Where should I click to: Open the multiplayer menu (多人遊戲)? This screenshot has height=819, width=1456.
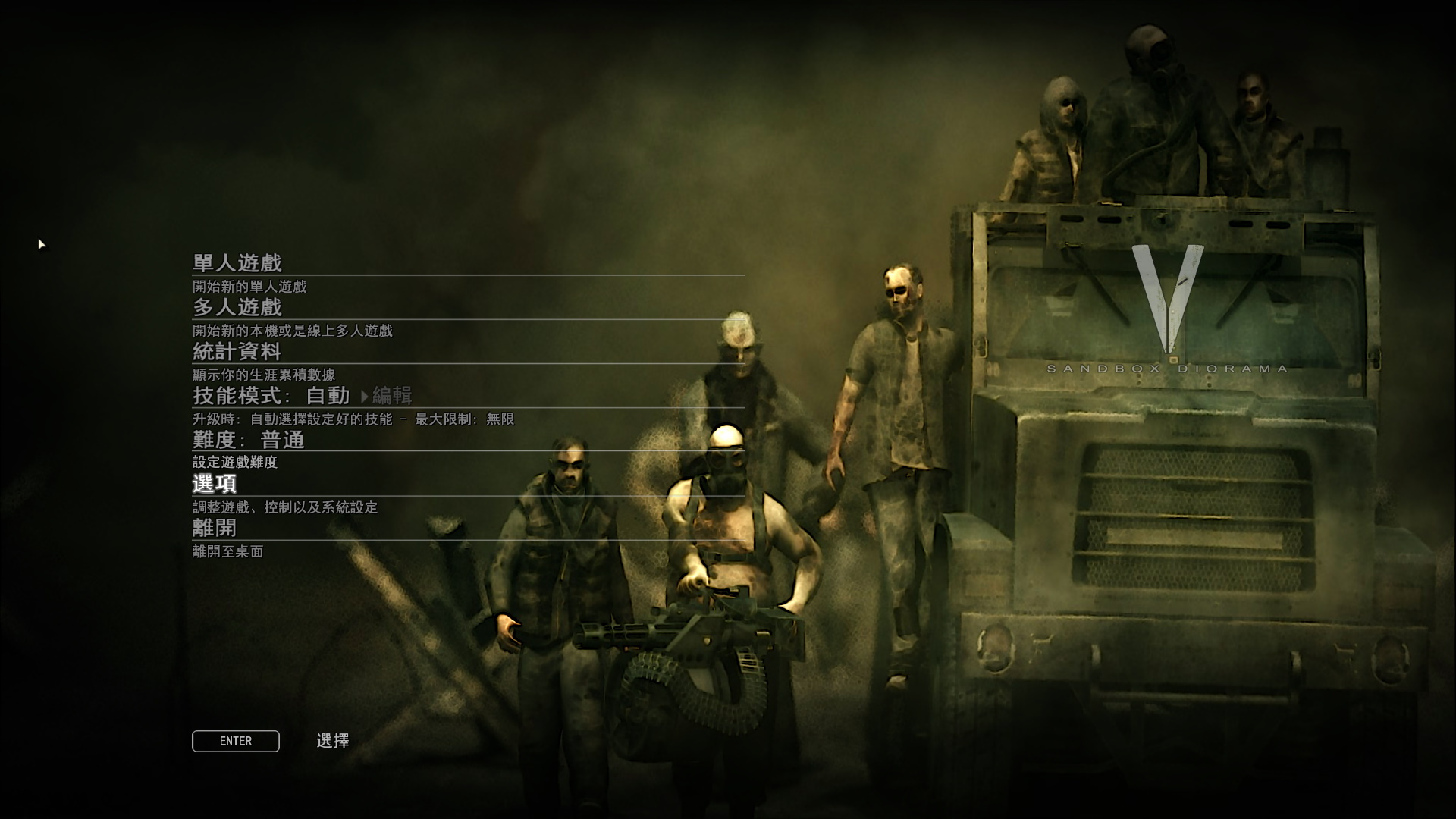pyautogui.click(x=237, y=307)
